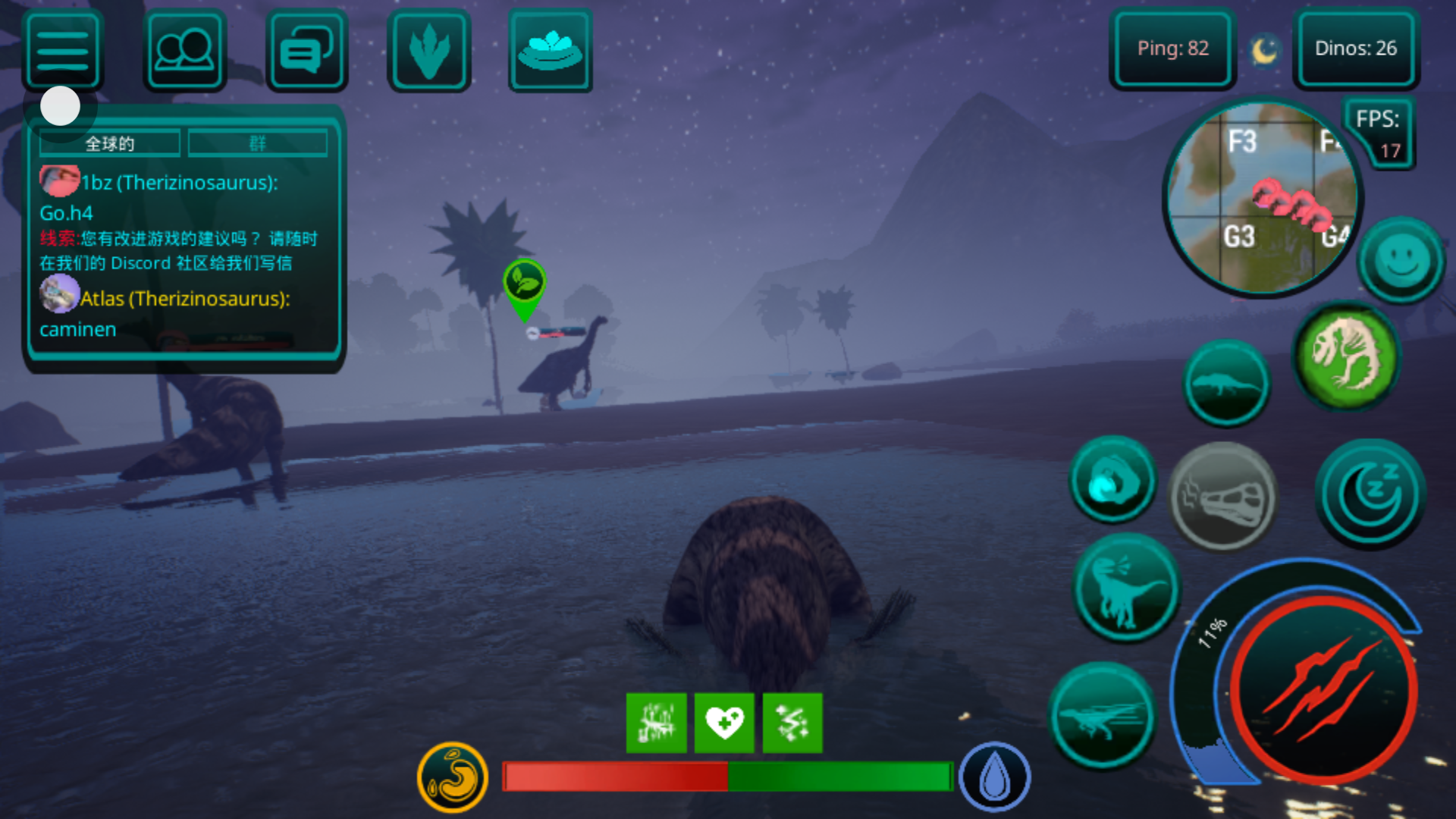Image resolution: width=1456 pixels, height=819 pixels.
Task: Toggle the chat bubbles button
Action: [306, 51]
